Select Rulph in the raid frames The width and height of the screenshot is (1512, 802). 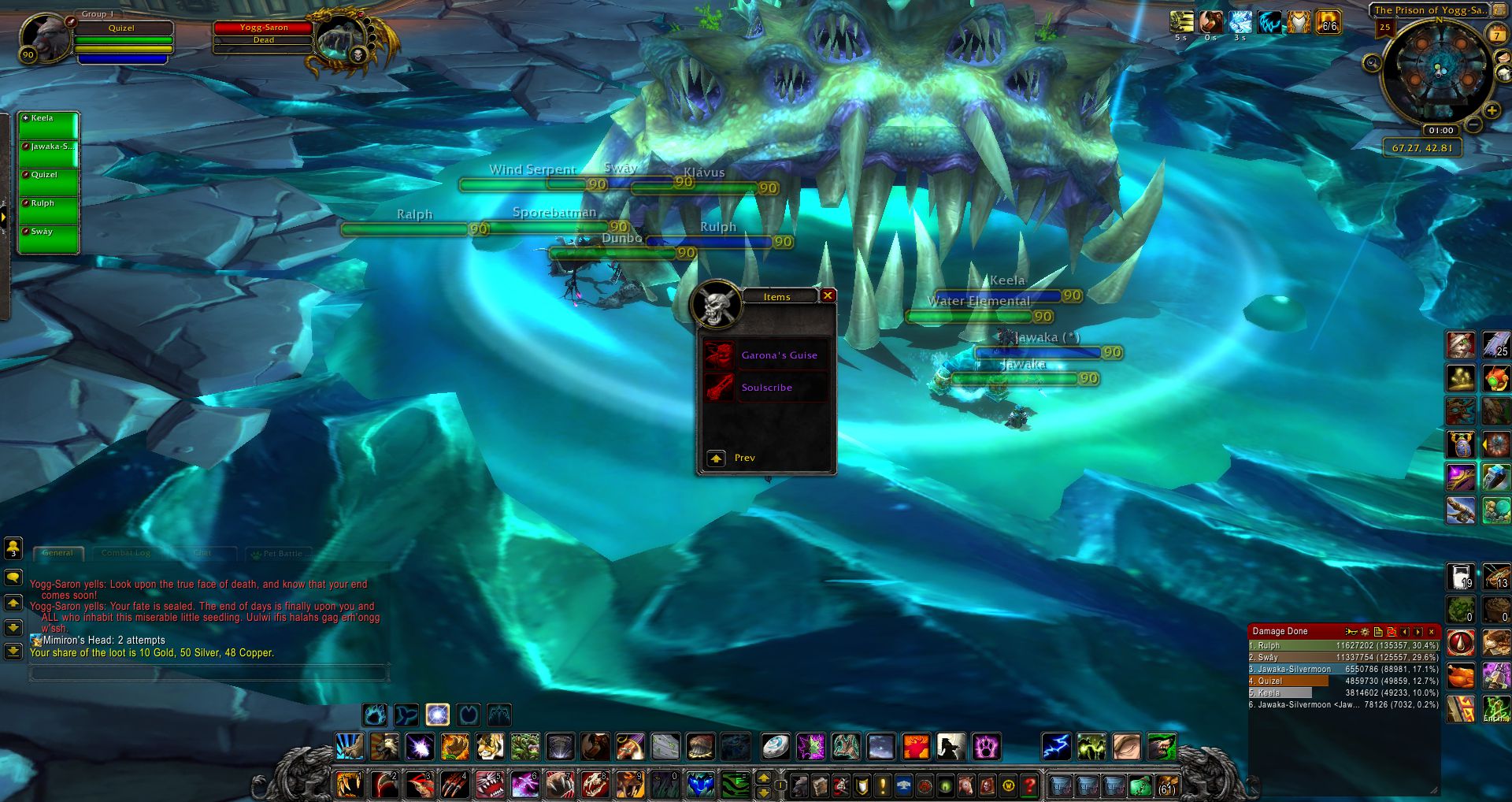coord(48,210)
